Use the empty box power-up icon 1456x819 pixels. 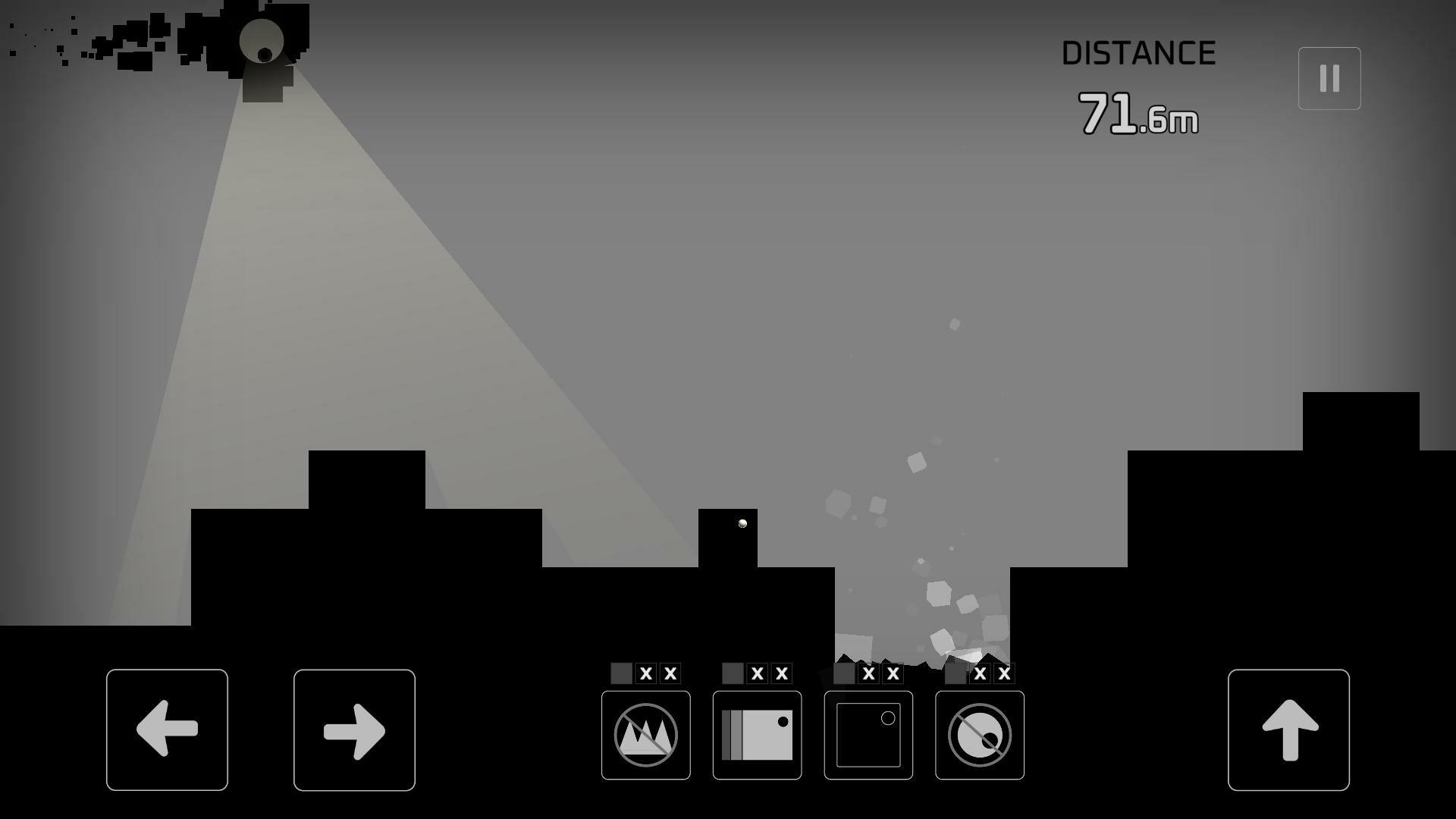pyautogui.click(x=868, y=734)
